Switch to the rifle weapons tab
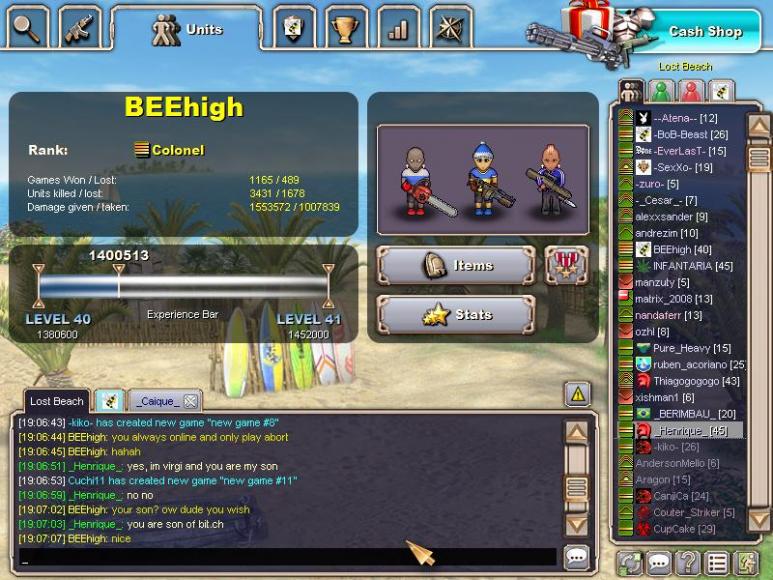Viewport: 773px width, 580px height. point(79,27)
